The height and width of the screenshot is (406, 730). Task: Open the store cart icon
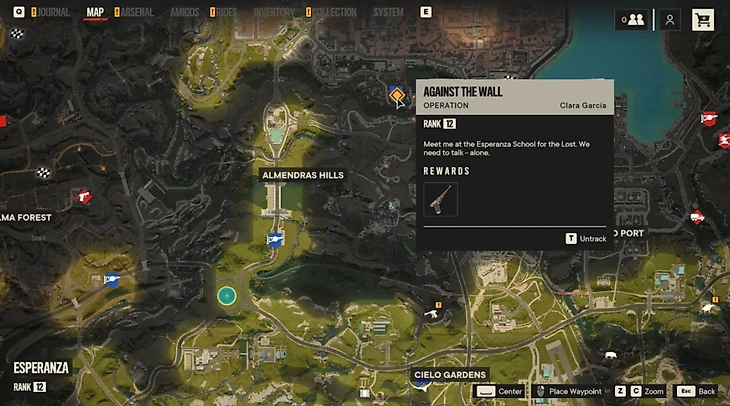click(x=703, y=19)
